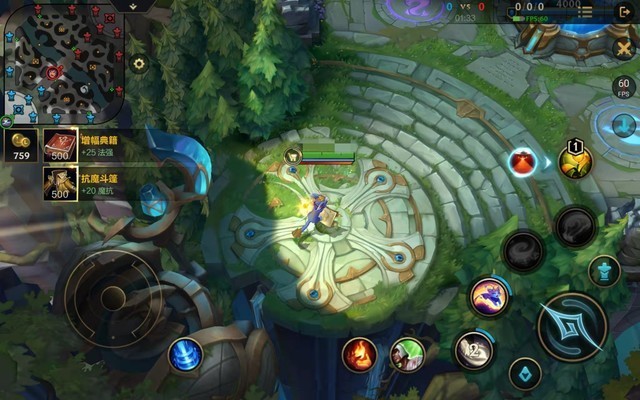Expand the dropdown arrow above the minimap
Viewport: 640px width, 400px height.
pos(133,6)
